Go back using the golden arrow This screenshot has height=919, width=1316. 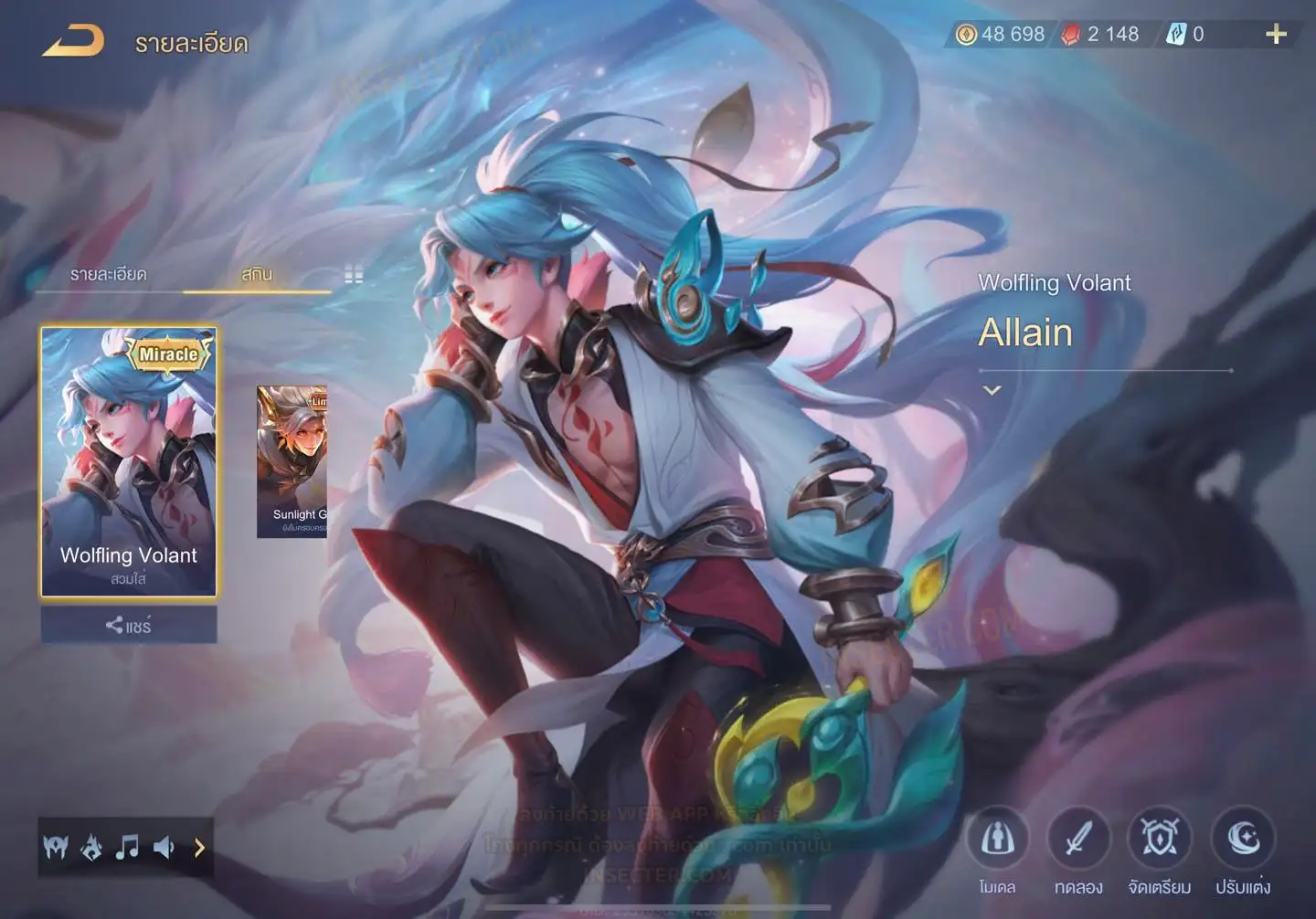73,41
